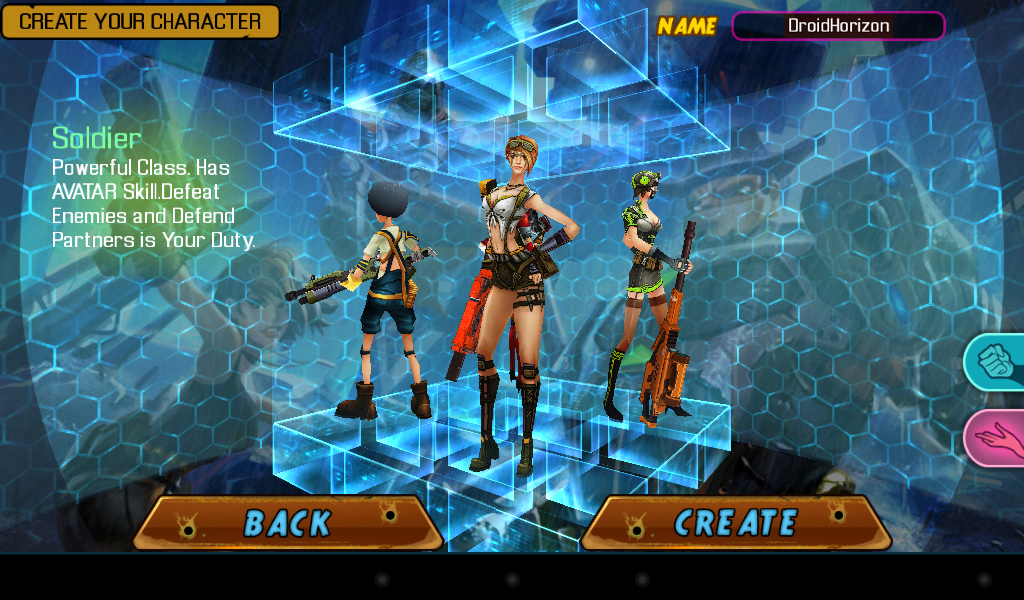This screenshot has width=1024, height=600.
Task: Edit the DroidHorizon name field
Action: tap(838, 26)
